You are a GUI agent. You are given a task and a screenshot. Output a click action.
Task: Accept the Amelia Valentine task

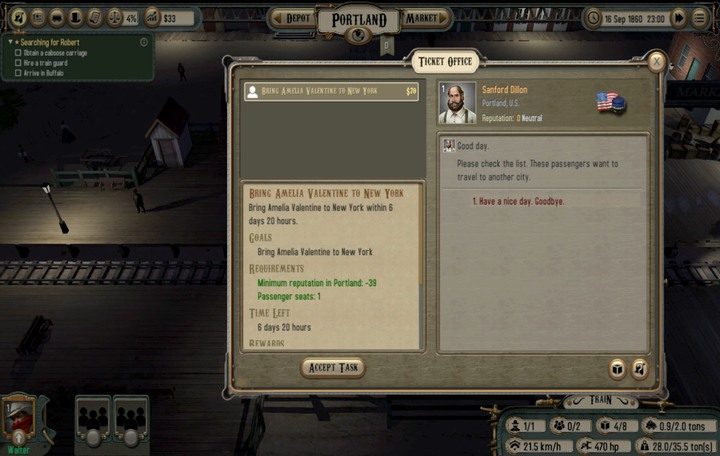(x=333, y=367)
